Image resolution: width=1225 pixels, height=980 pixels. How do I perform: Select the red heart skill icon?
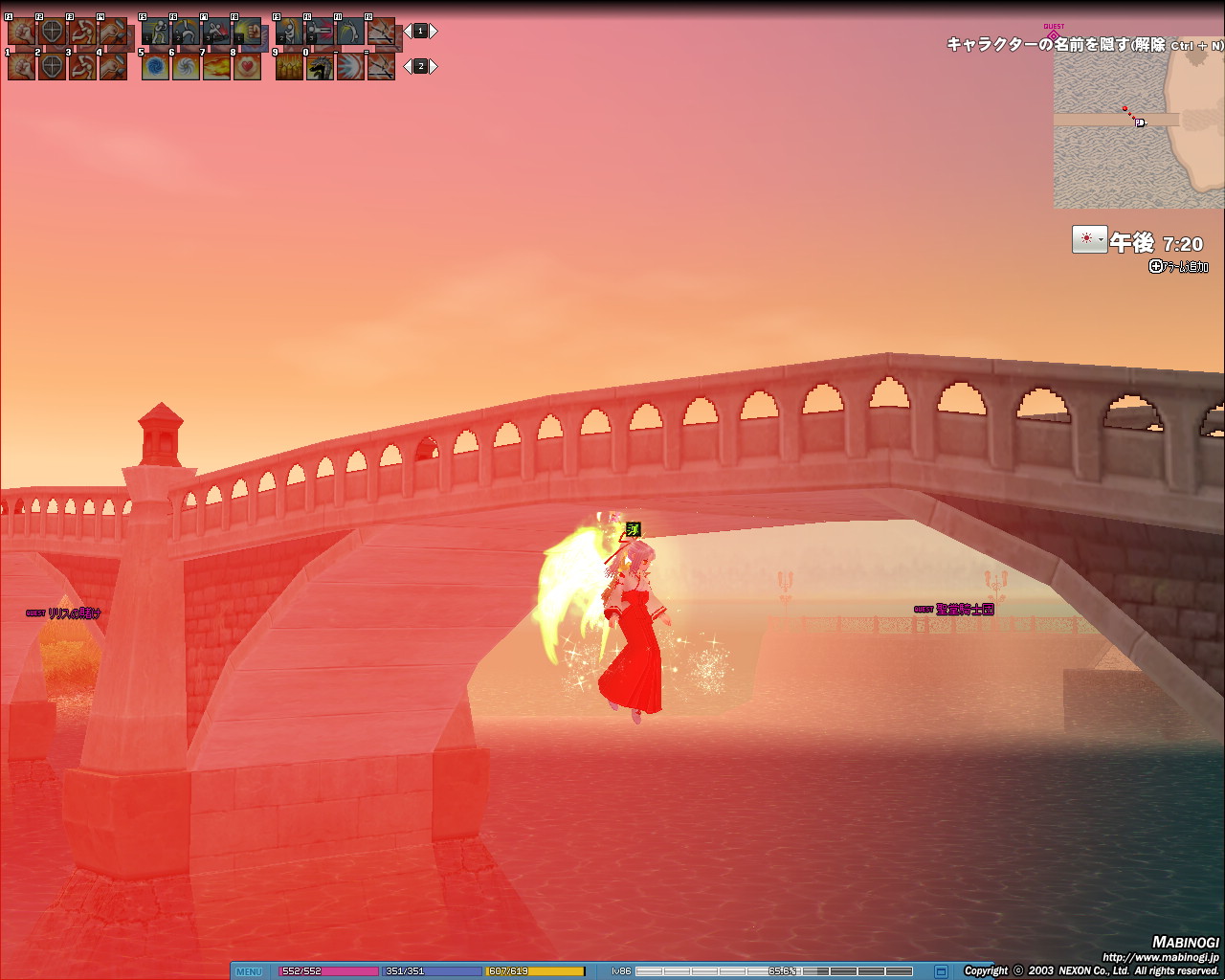[247, 66]
